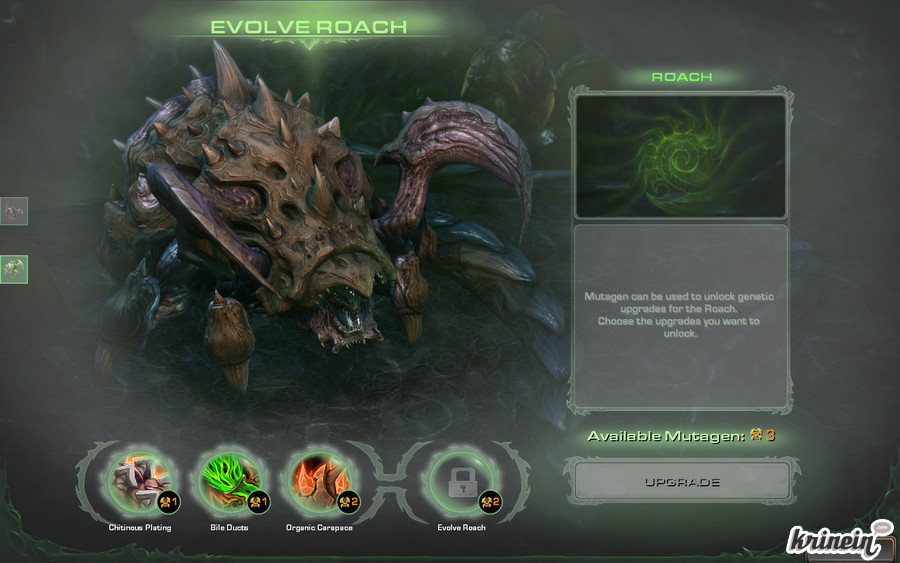Open the Roach preview video panel
This screenshot has width=900, height=563.
(x=680, y=156)
